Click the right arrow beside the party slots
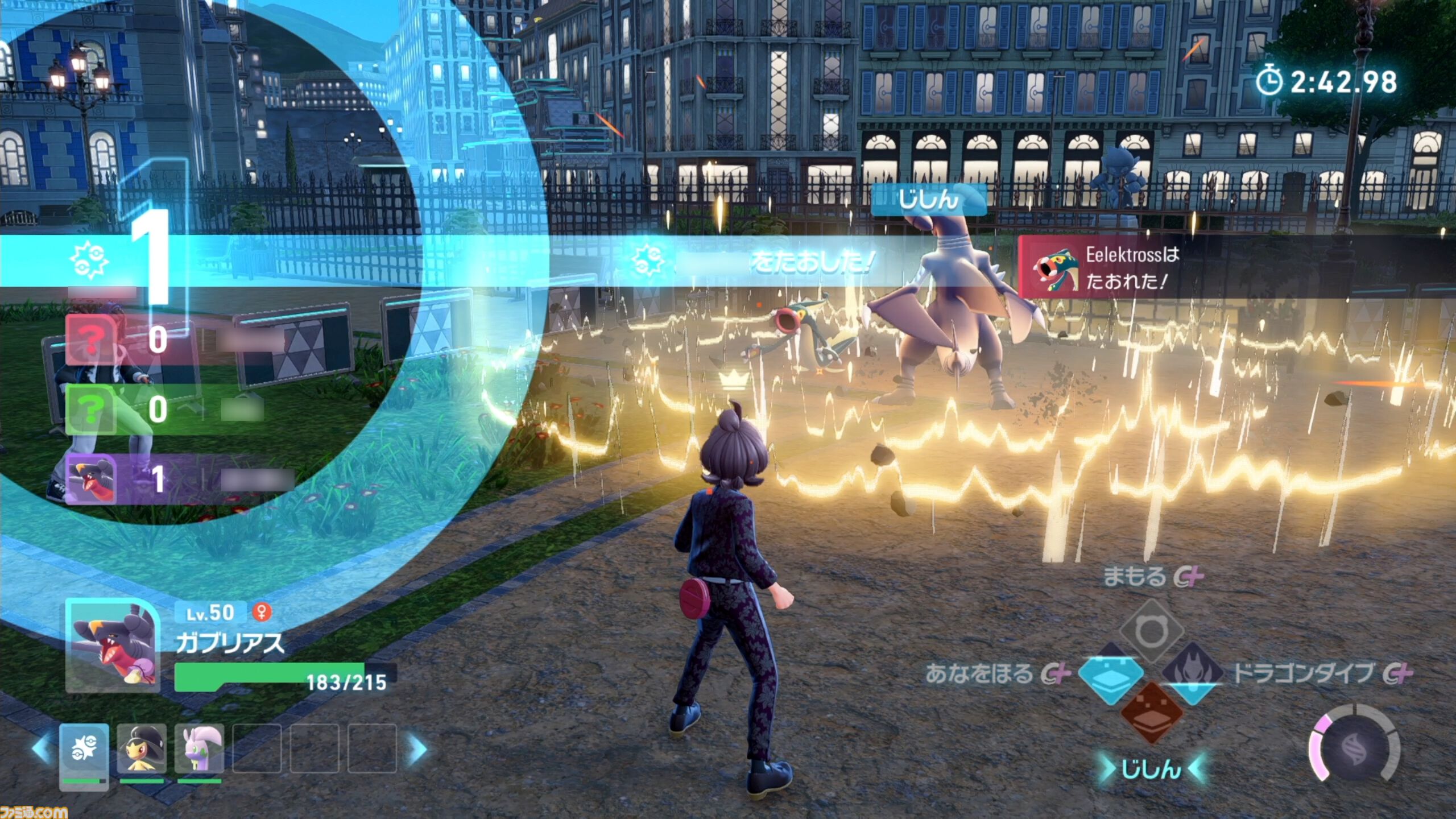The height and width of the screenshot is (819, 1456). click(418, 748)
